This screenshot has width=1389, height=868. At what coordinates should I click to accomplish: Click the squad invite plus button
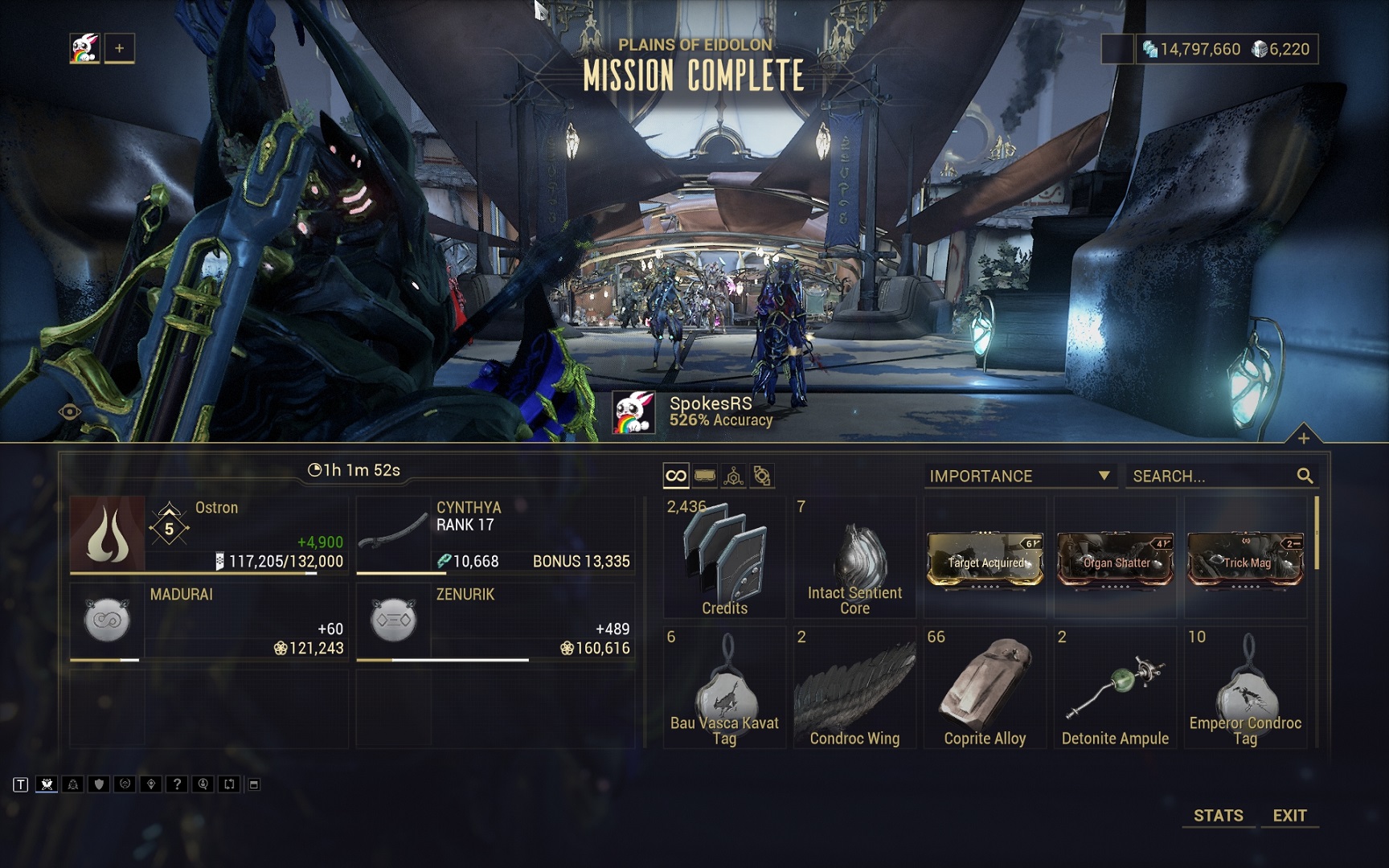pos(119,48)
